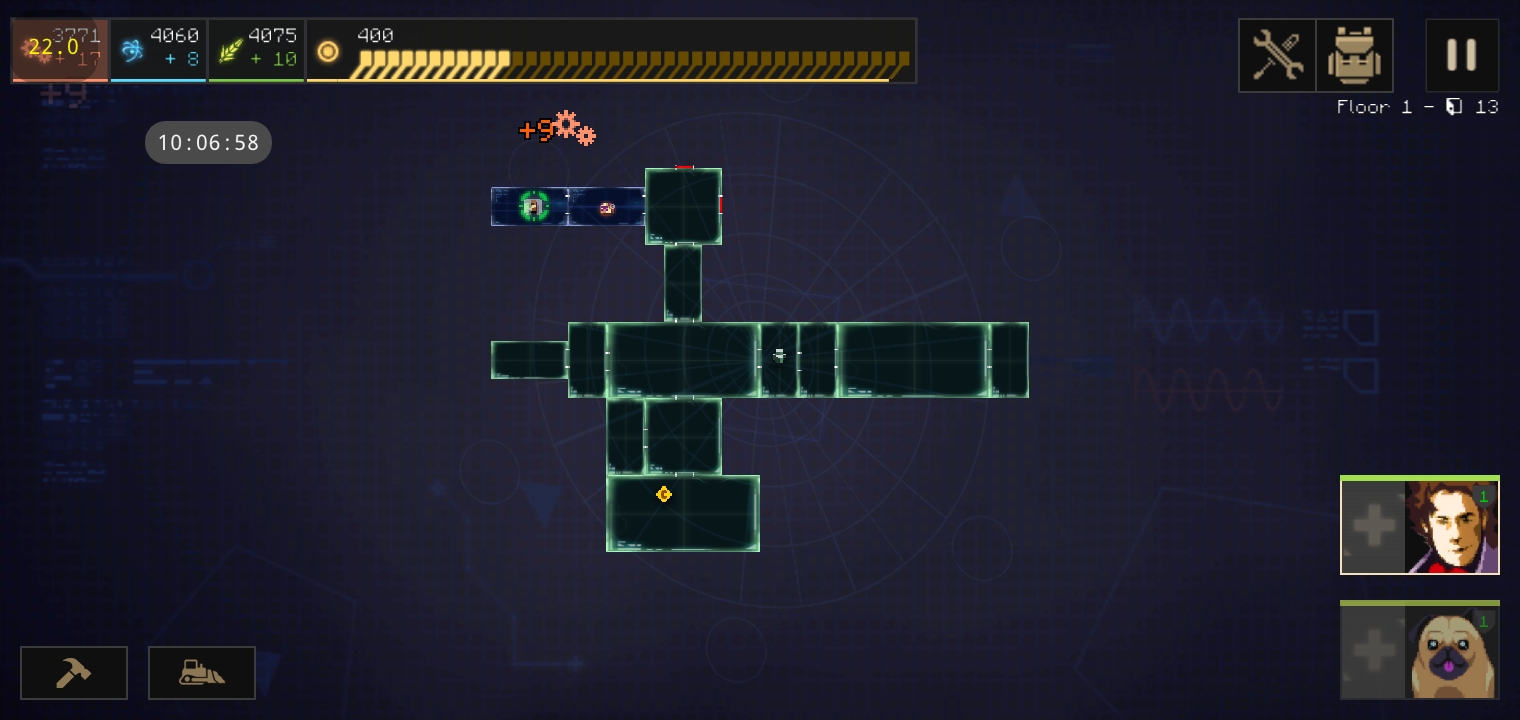Open the wrench and screwdriver research menu
The image size is (1520, 720).
click(x=1277, y=56)
